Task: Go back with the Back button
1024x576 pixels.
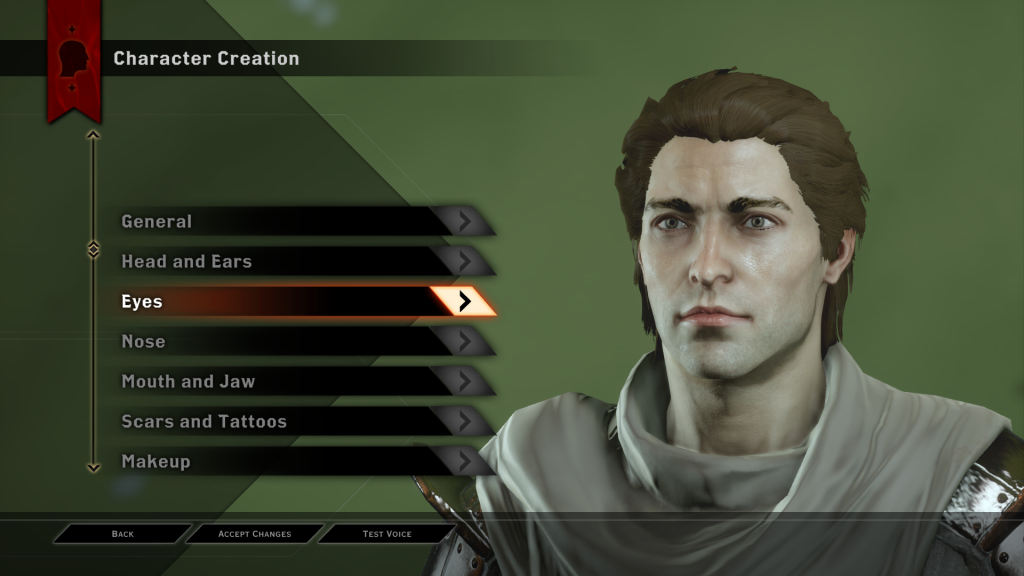Action: (123, 534)
